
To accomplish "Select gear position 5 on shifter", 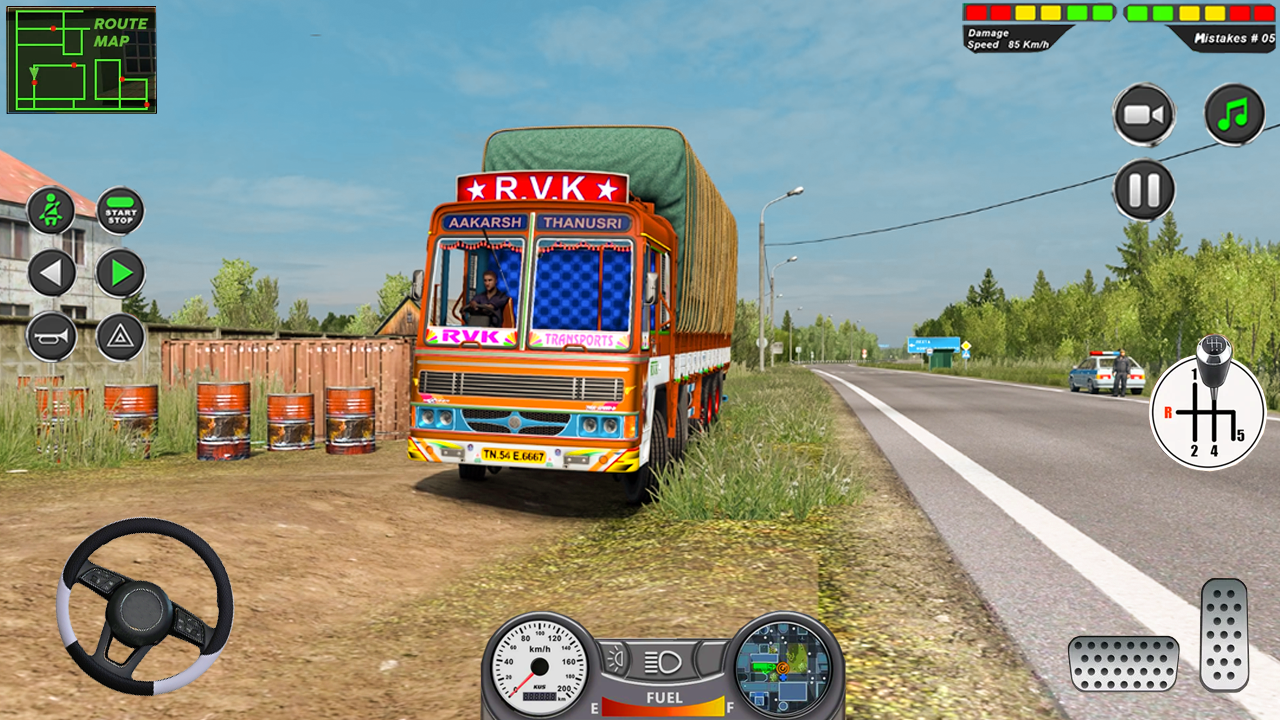I will click(1238, 435).
